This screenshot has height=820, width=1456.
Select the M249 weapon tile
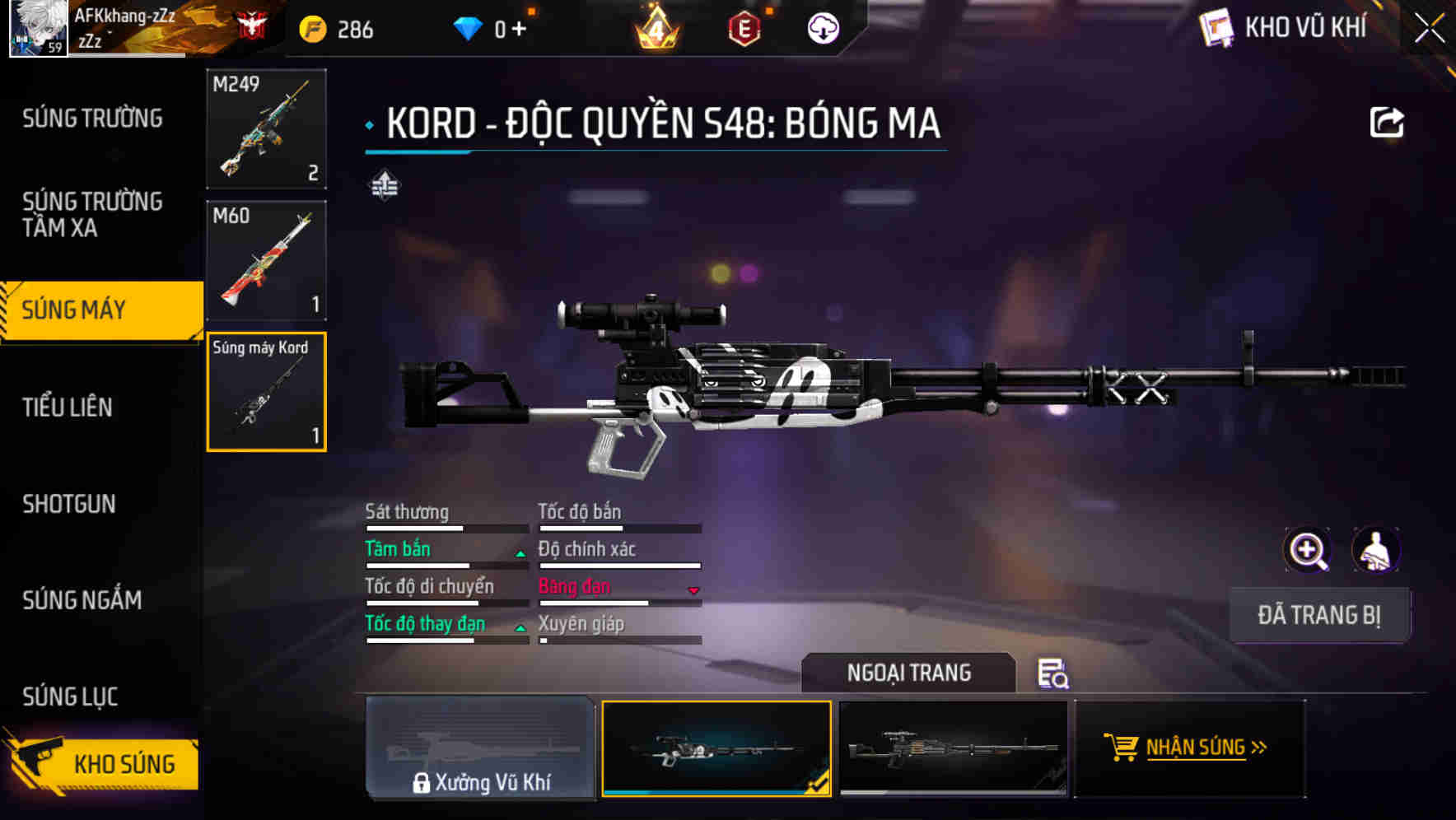tap(266, 129)
